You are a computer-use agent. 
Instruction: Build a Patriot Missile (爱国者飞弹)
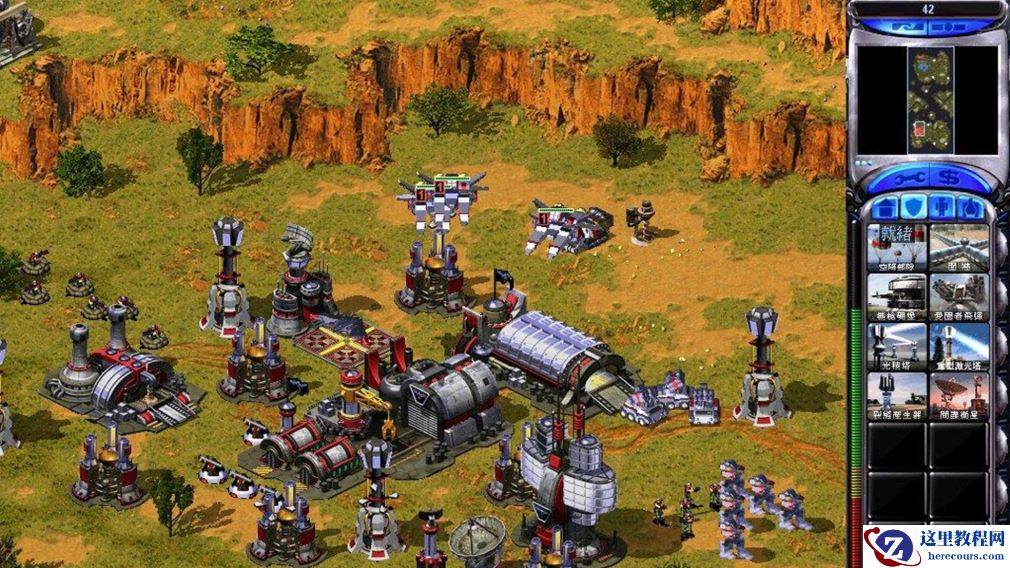959,296
